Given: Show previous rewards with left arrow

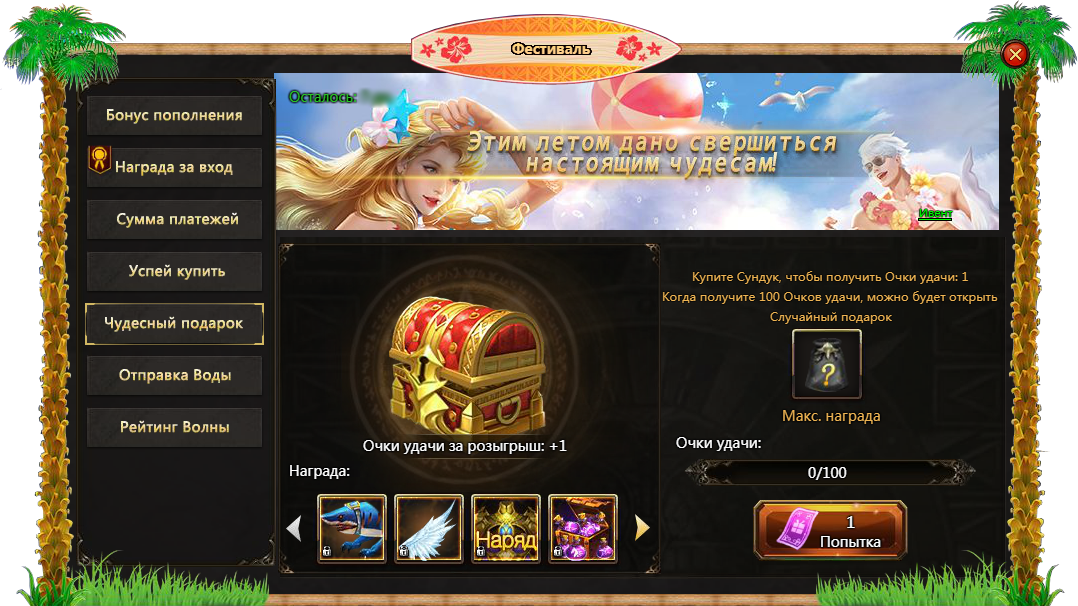Looking at the screenshot, I should [294, 528].
